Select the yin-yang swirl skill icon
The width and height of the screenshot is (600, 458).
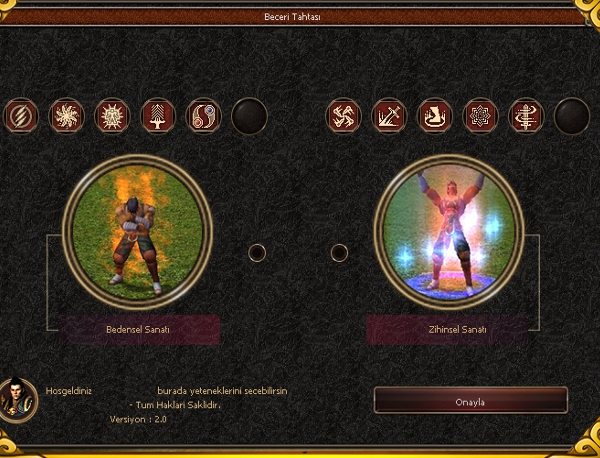[203, 116]
